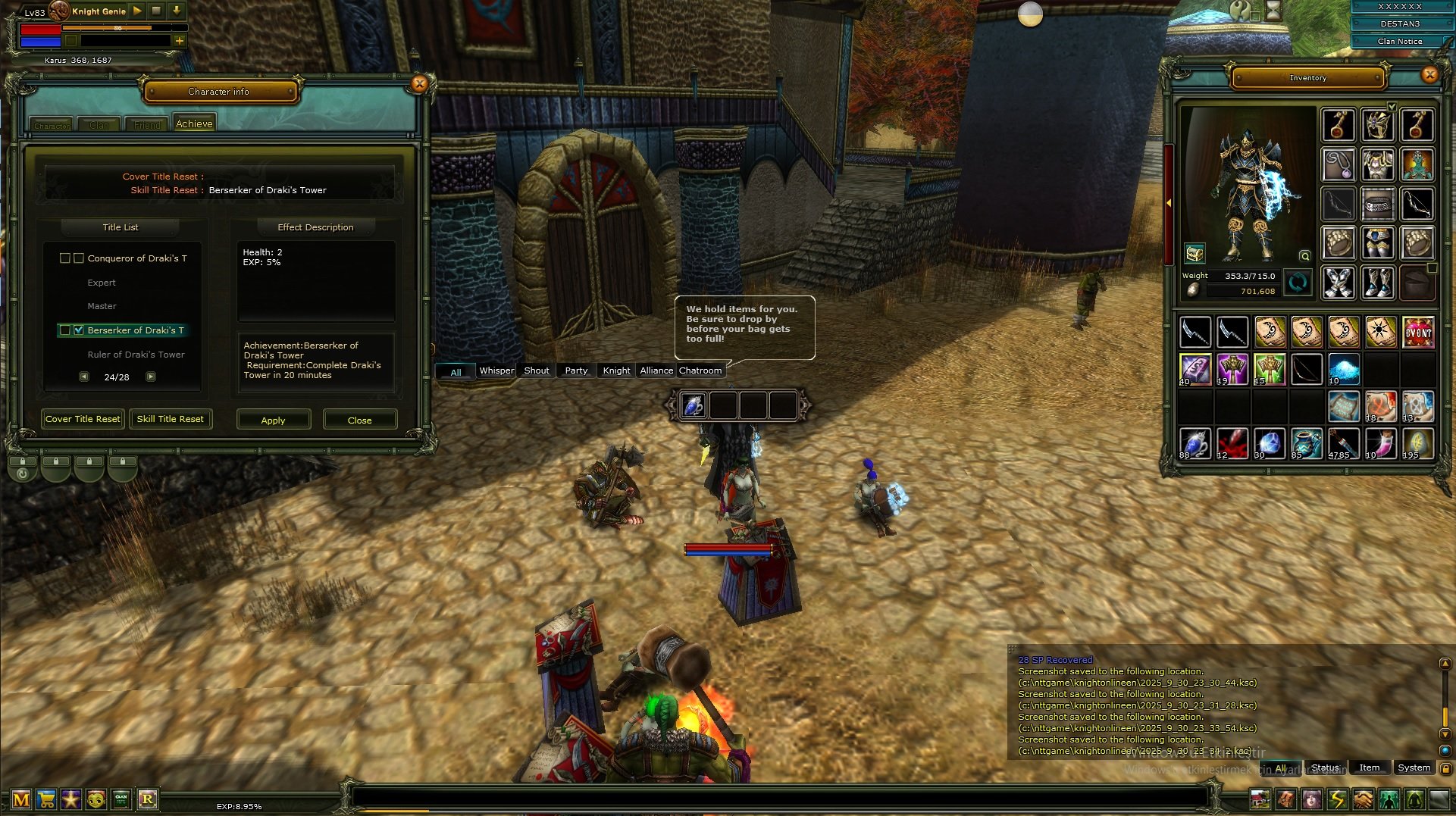Open the Party chat tab
Viewport: 1456px width, 816px height.
(576, 370)
